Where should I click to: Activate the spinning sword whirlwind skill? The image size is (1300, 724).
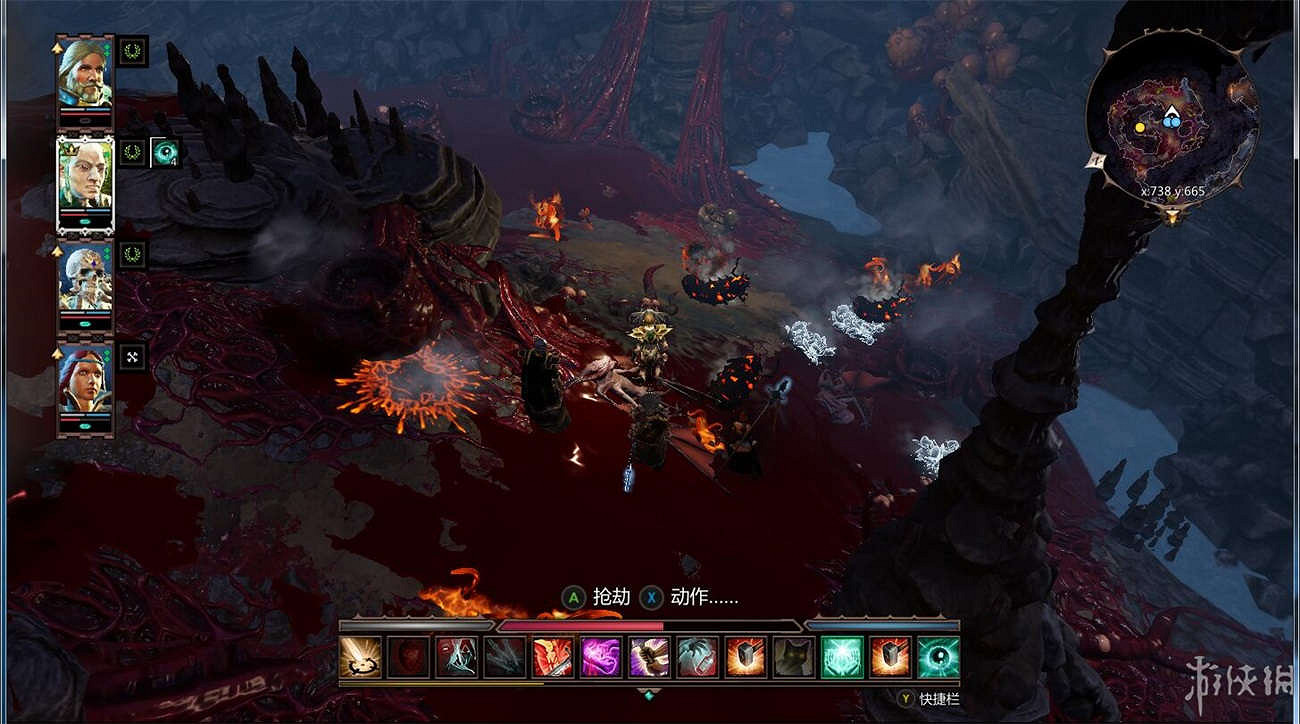(360, 657)
